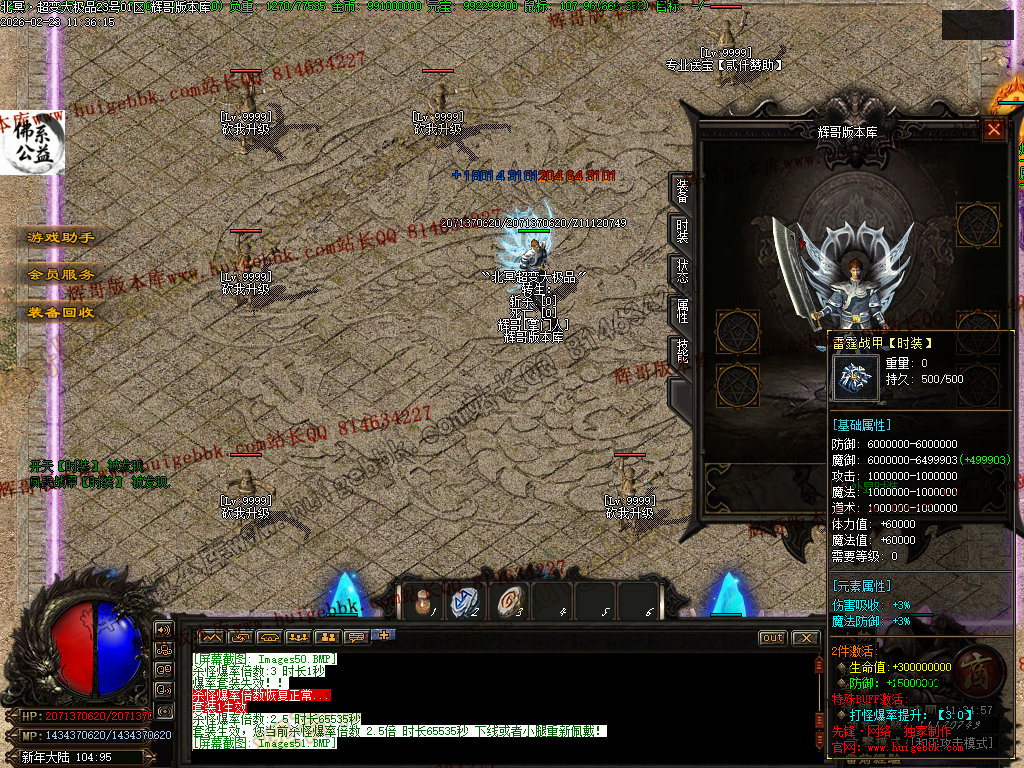Viewport: 1024px width, 768px height.
Task: Toggle the speaker sound button beside chat
Action: click(x=162, y=630)
